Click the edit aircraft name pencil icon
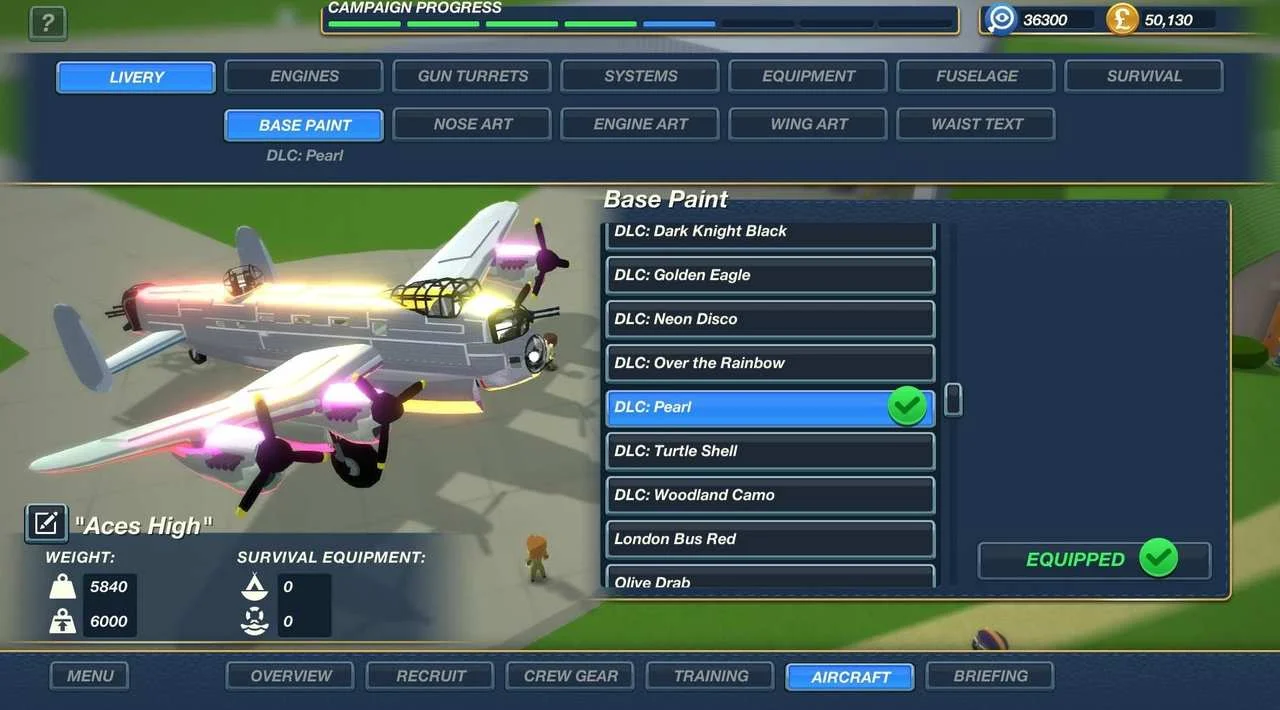The width and height of the screenshot is (1280, 710). [46, 523]
